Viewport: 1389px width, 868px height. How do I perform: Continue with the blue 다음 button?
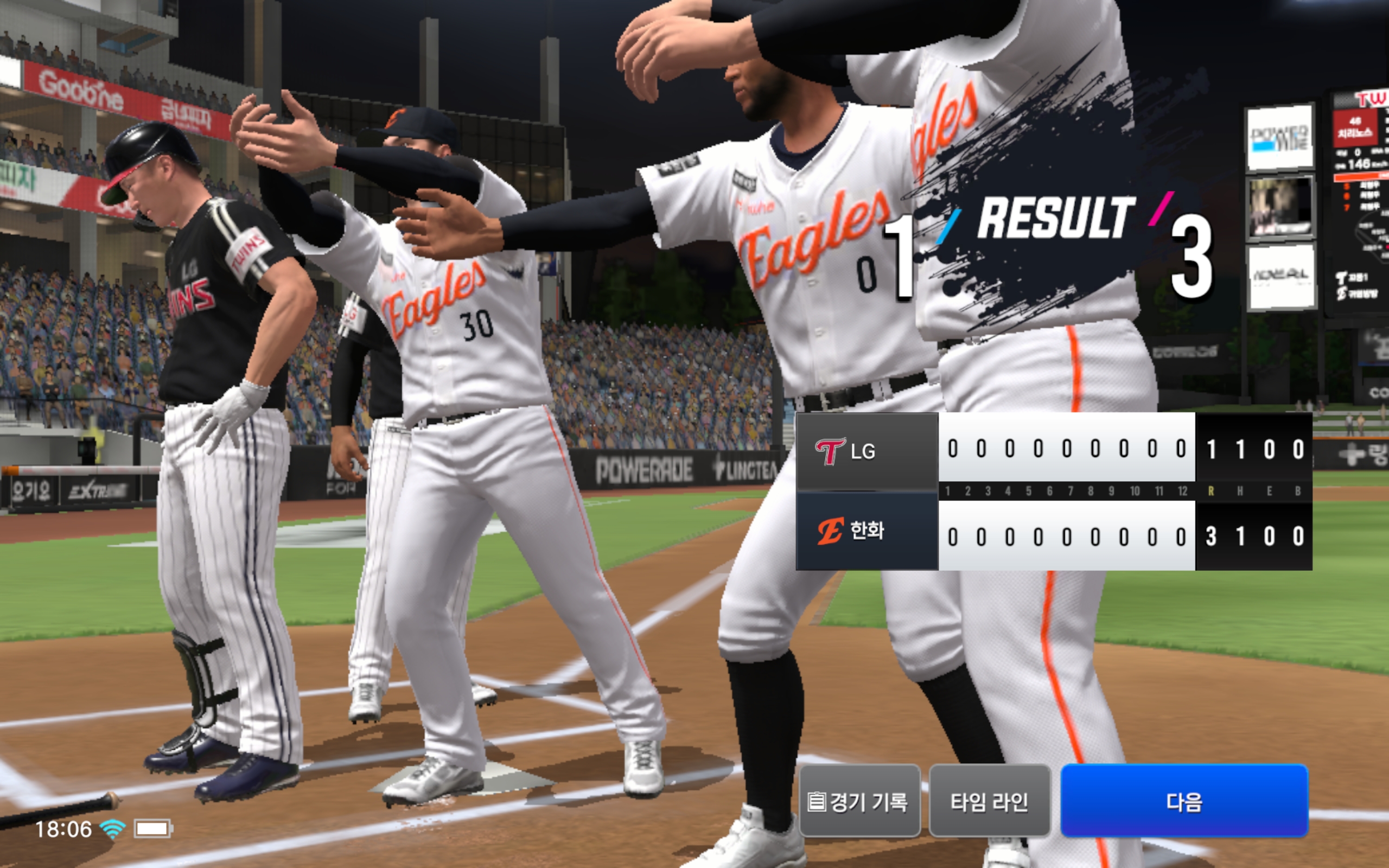point(1183,801)
